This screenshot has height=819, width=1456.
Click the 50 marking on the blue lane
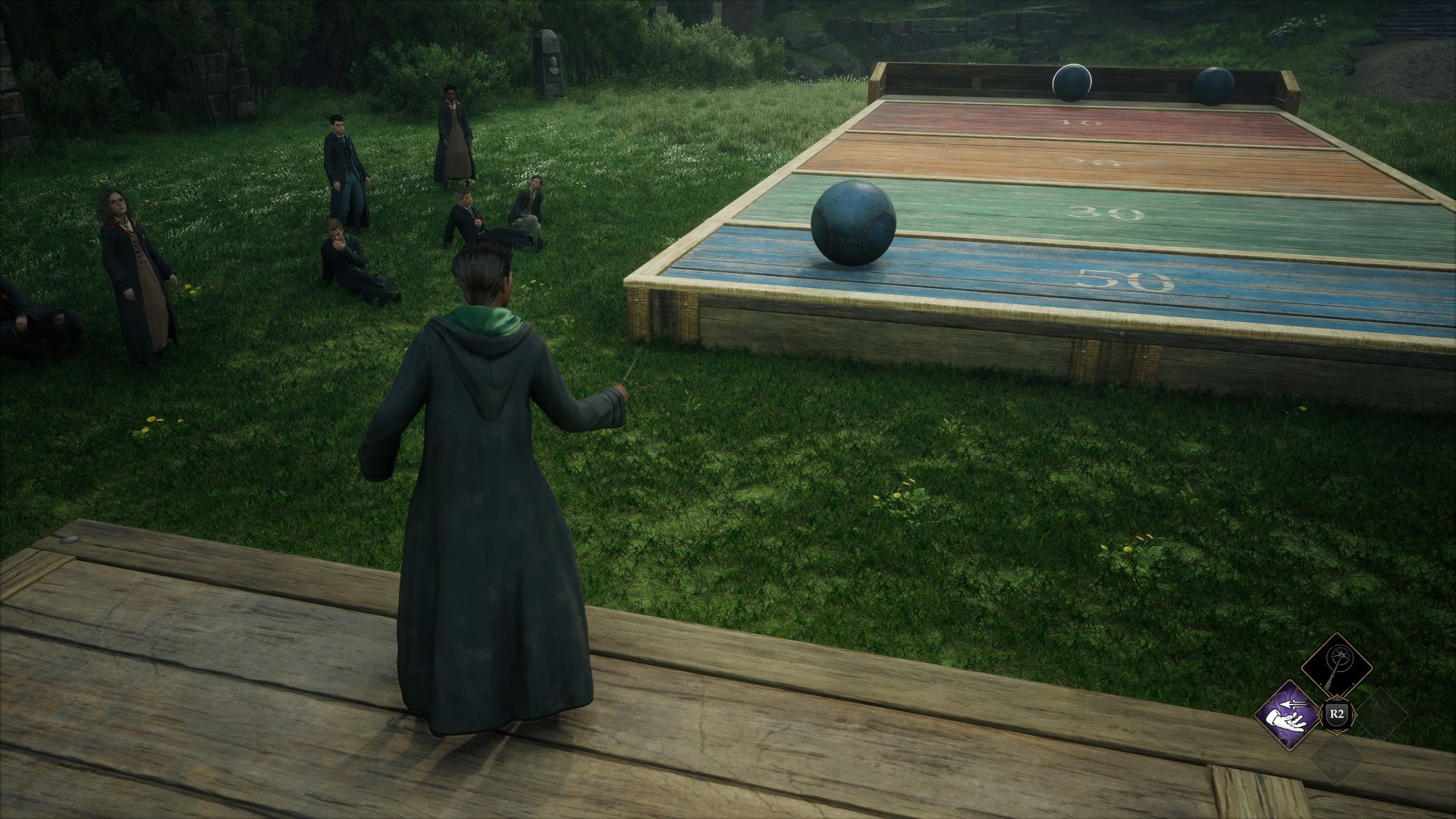1124,281
